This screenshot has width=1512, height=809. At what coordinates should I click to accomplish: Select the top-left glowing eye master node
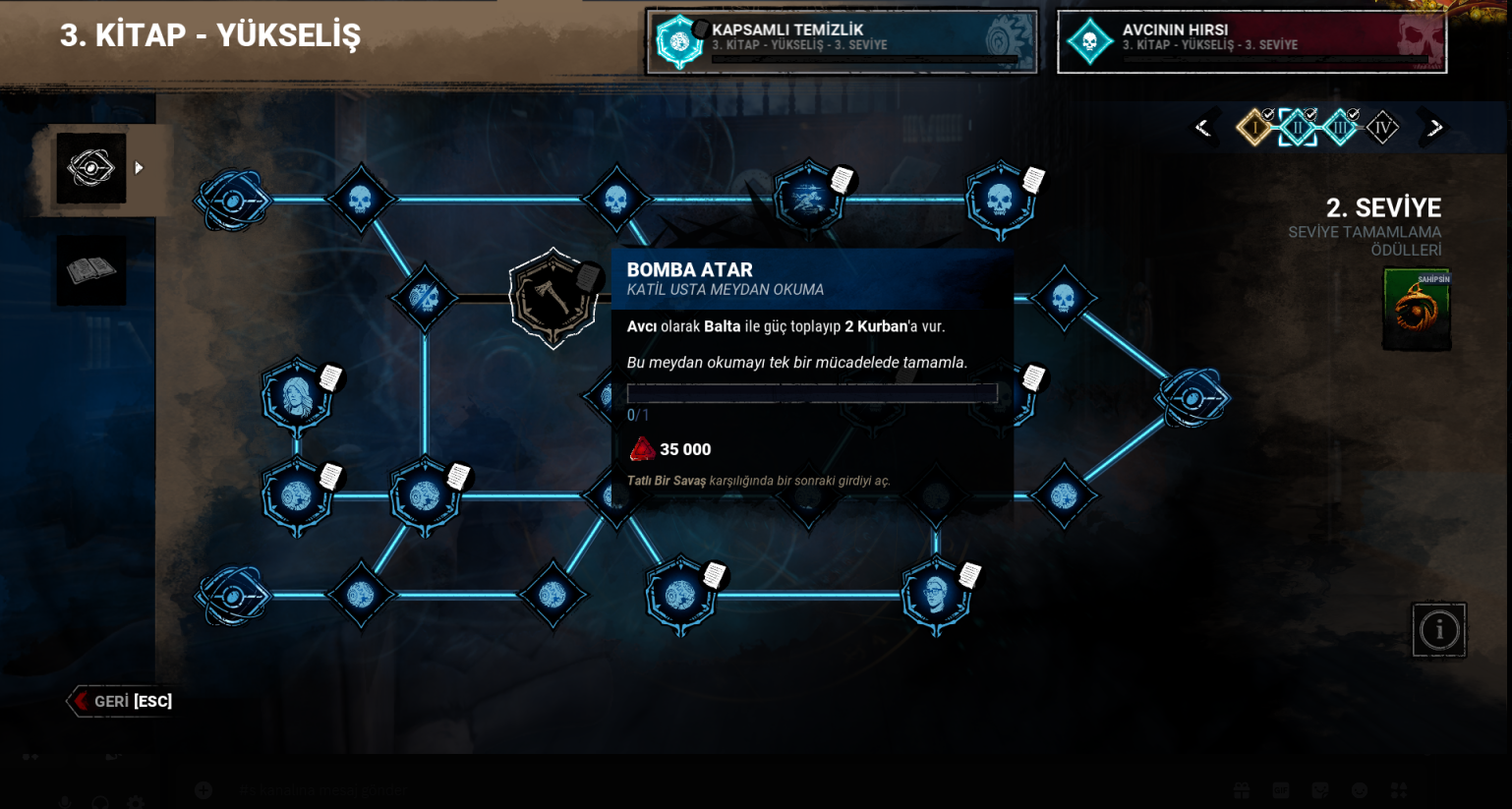point(231,202)
